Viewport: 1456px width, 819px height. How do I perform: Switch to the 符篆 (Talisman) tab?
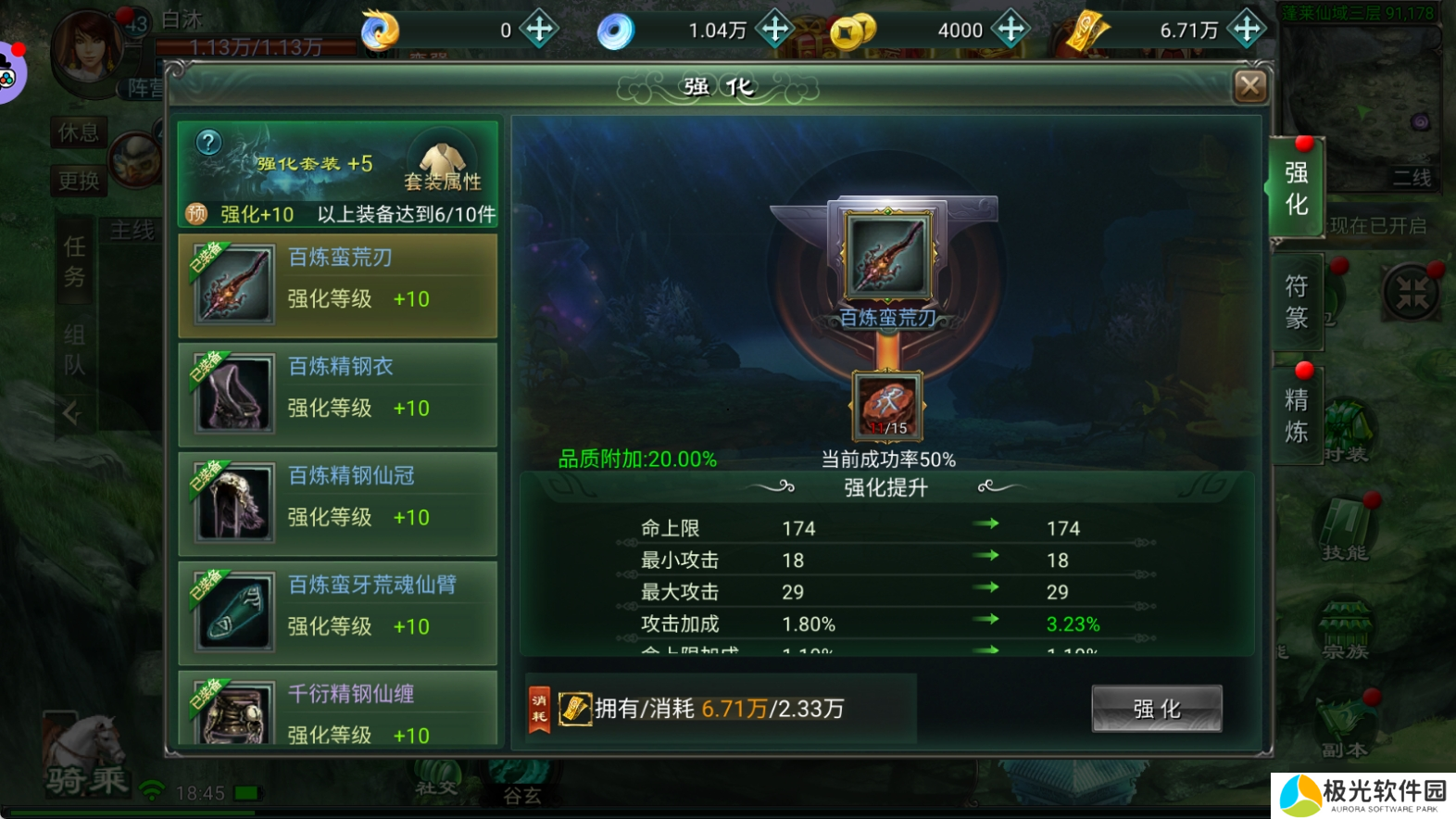click(x=1297, y=304)
